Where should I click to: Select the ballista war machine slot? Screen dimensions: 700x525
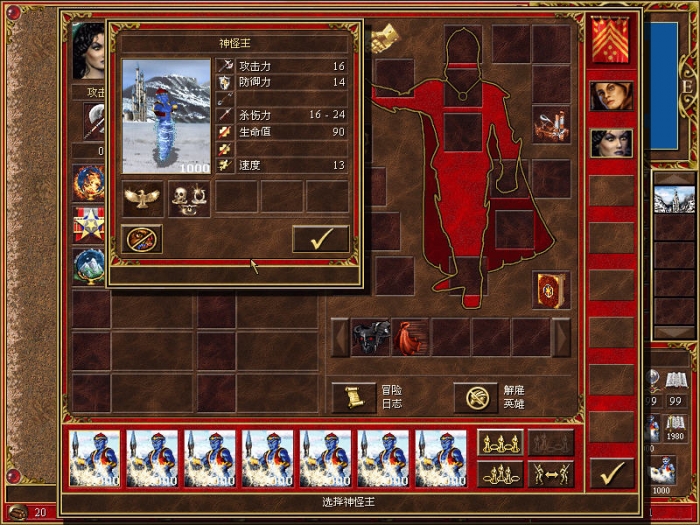(551, 126)
